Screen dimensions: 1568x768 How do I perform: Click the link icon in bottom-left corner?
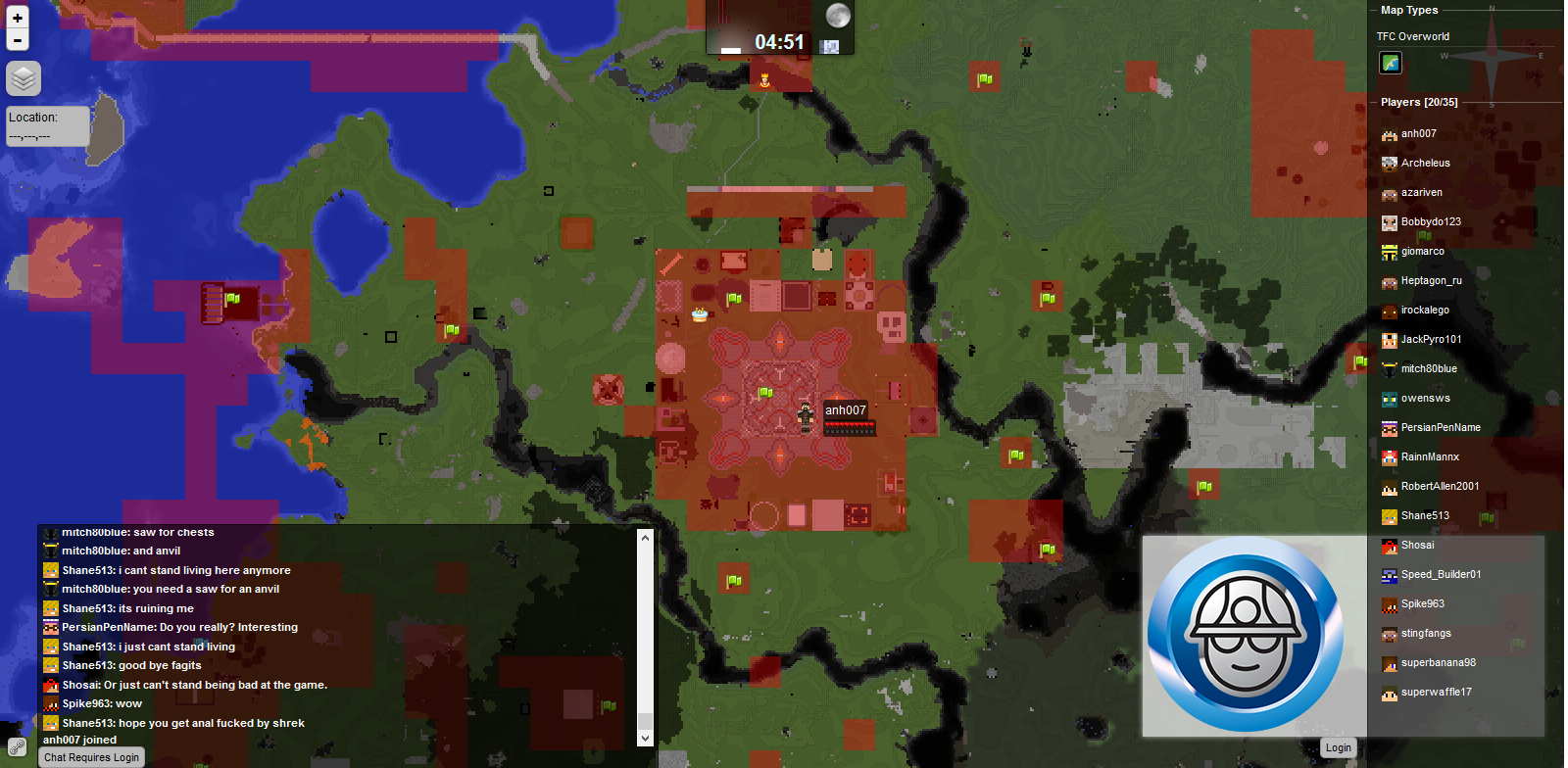click(17, 747)
